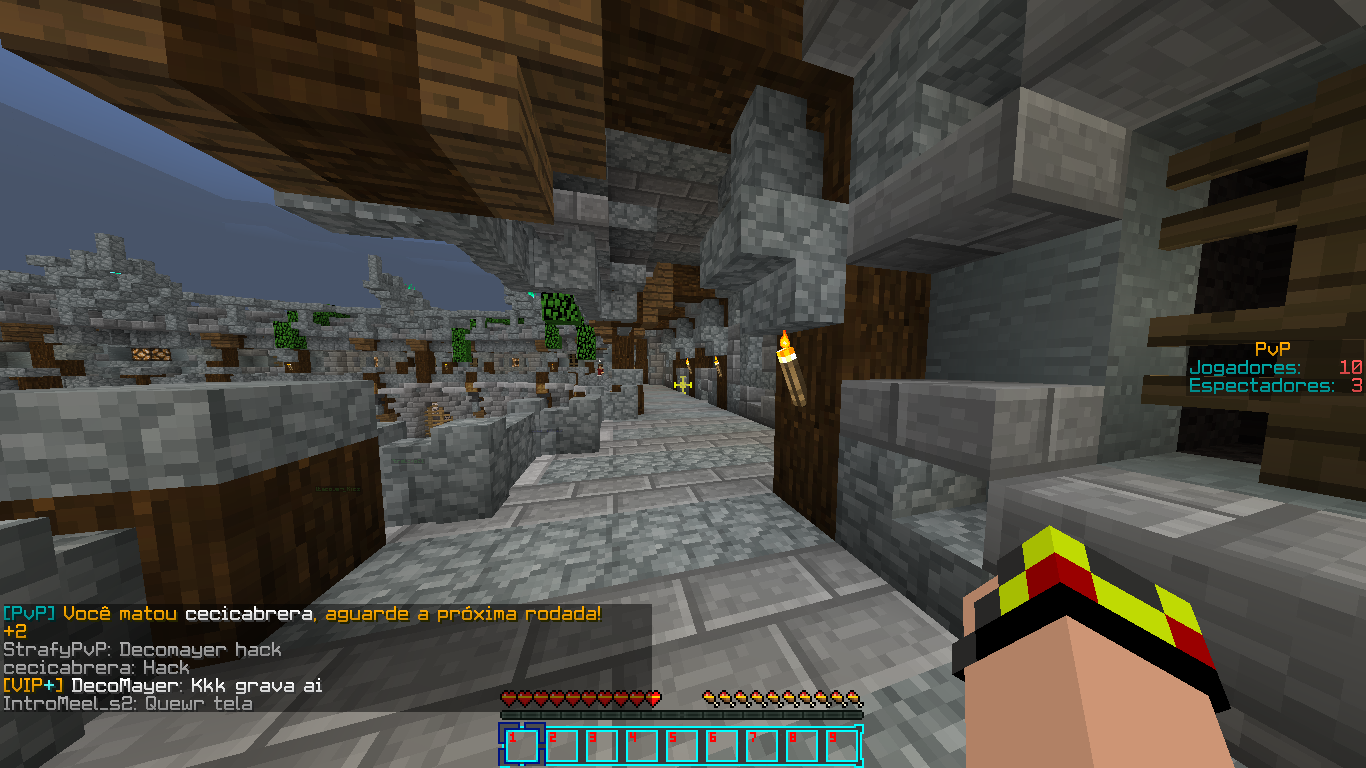Choose hotbar slot numbered 7

click(x=761, y=746)
